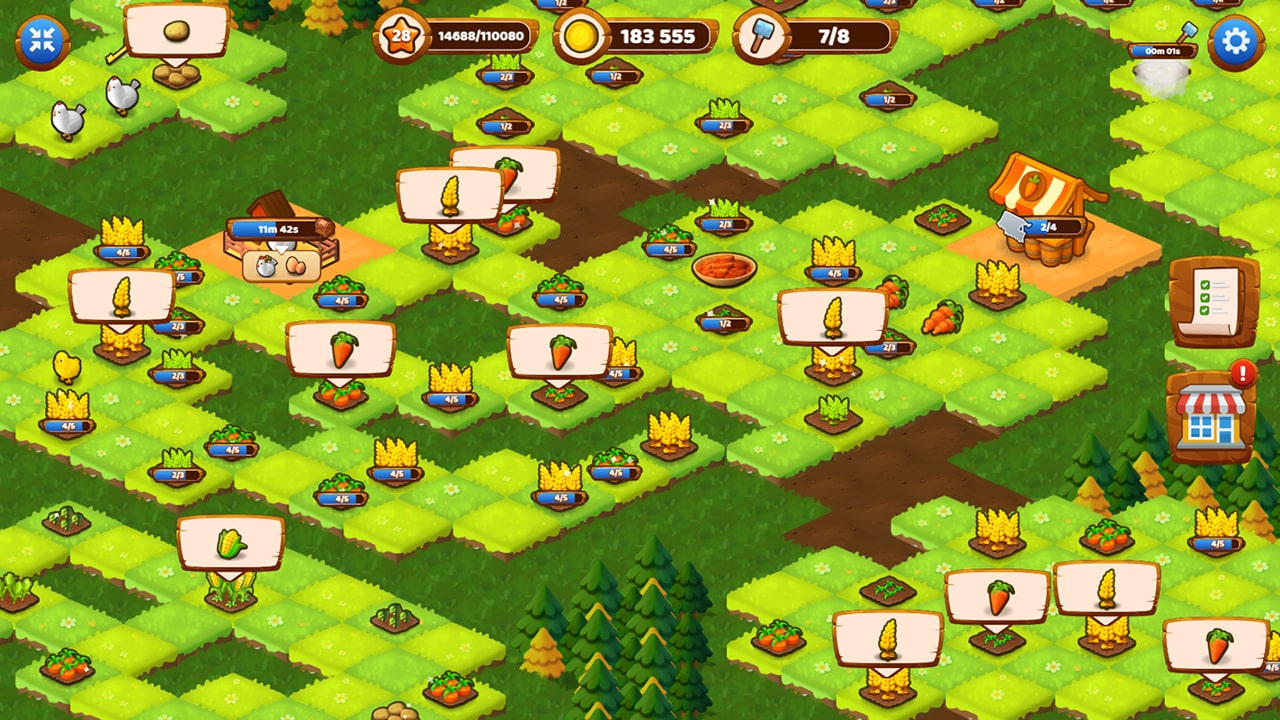Viewport: 1280px width, 720px height.
Task: Select a white chicken in the top-left corner
Action: tap(68, 118)
